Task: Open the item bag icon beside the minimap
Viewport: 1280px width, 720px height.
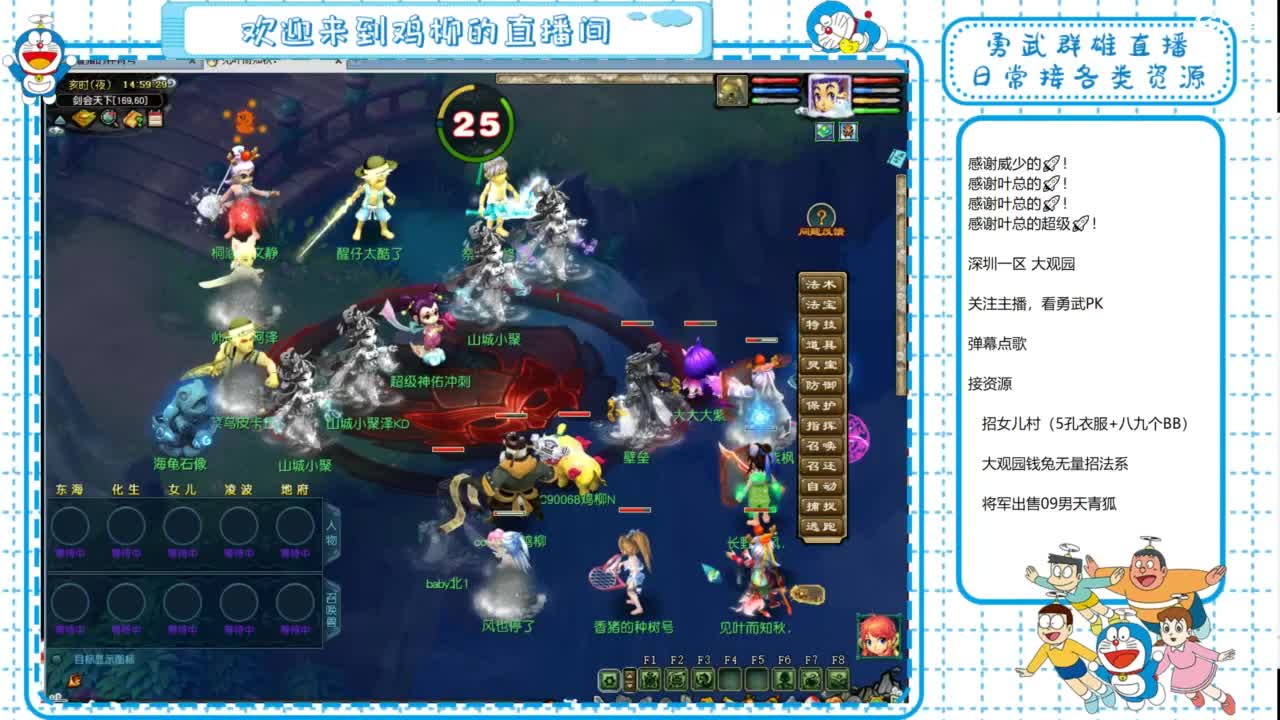Action: tap(84, 119)
